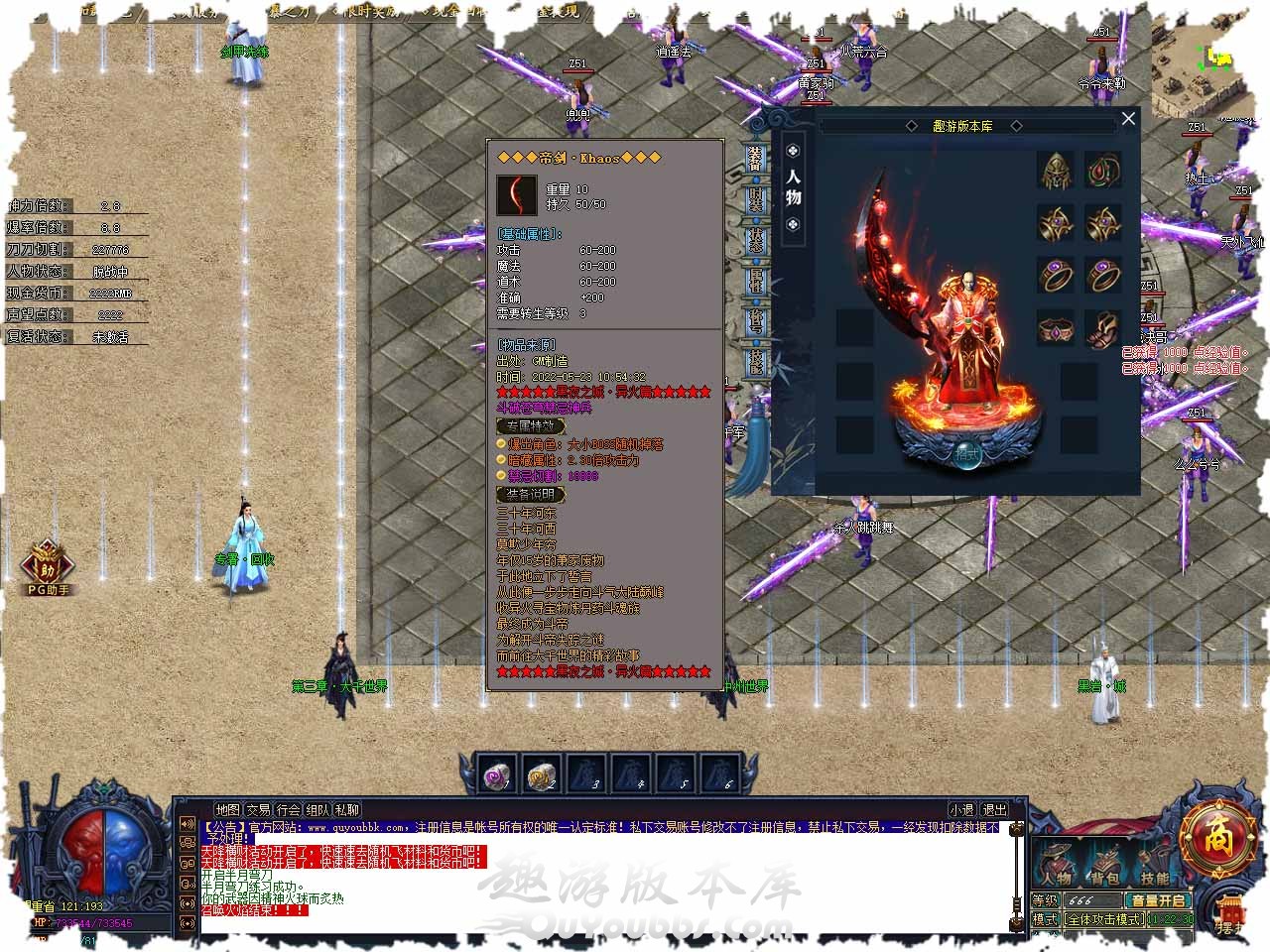Select the equipped helmet slot
1270x952 pixels.
1056,171
